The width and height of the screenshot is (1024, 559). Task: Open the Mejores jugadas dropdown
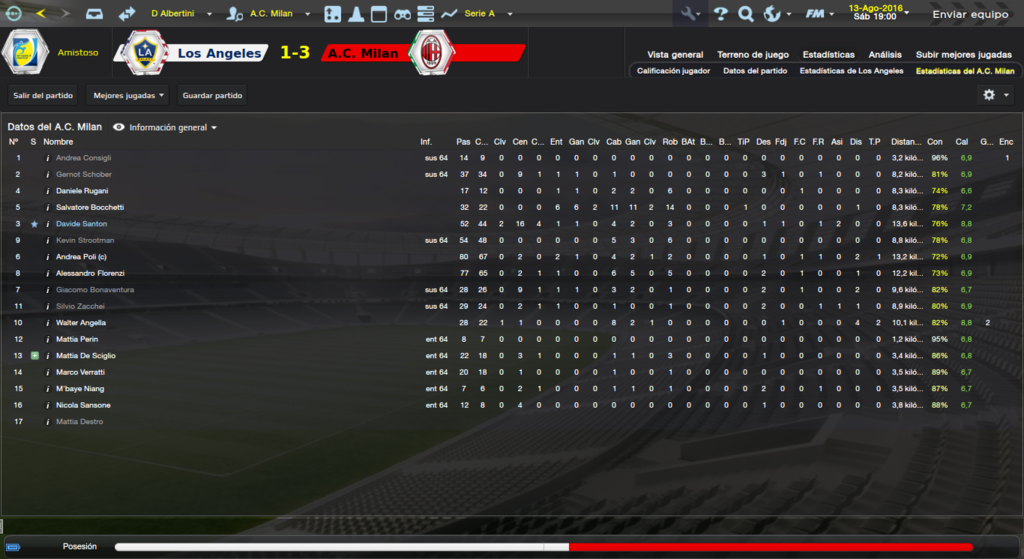pyautogui.click(x=128, y=95)
